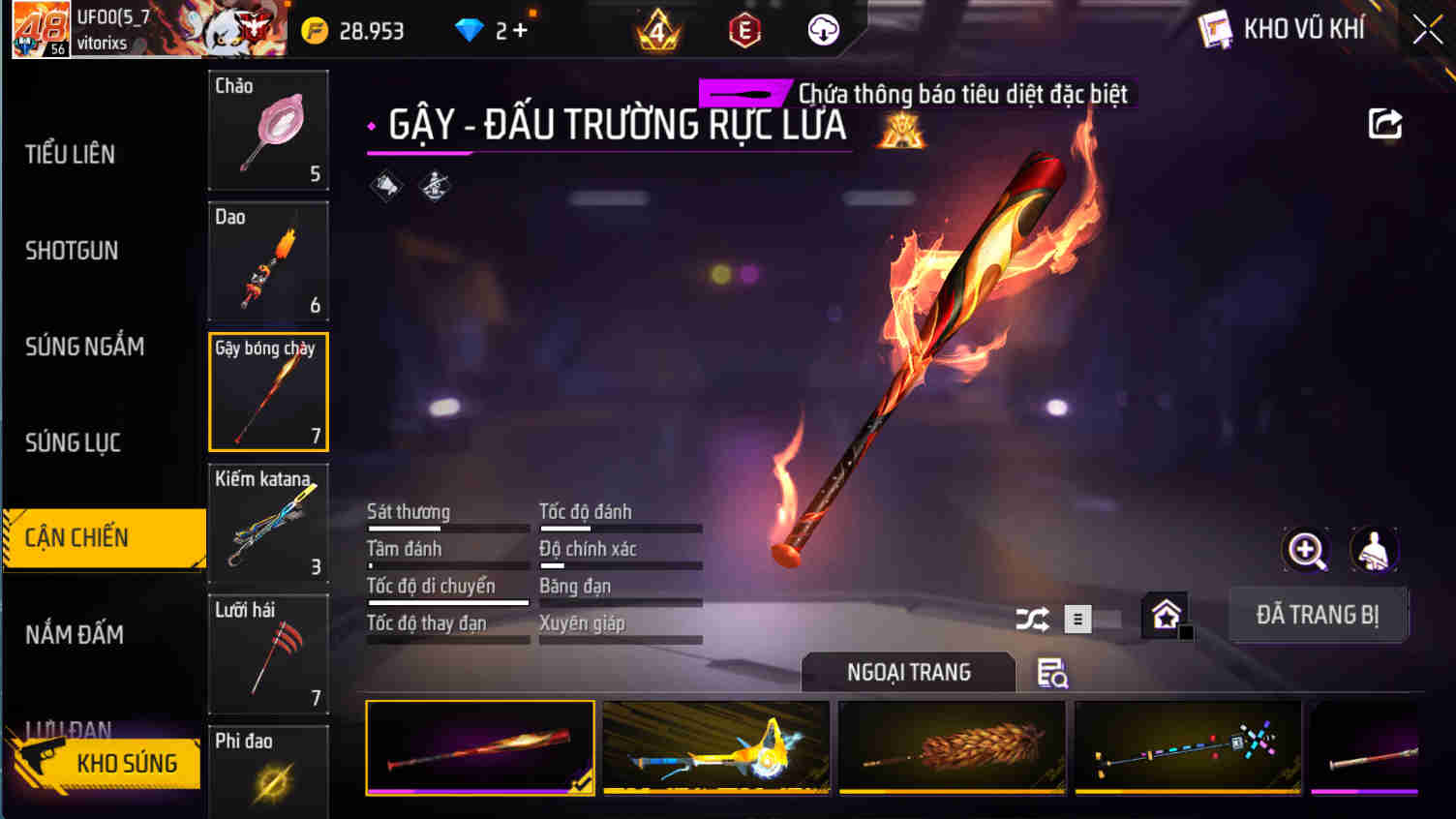This screenshot has height=819, width=1456.
Task: Toggle the home-star favorite icon
Action: [1167, 614]
